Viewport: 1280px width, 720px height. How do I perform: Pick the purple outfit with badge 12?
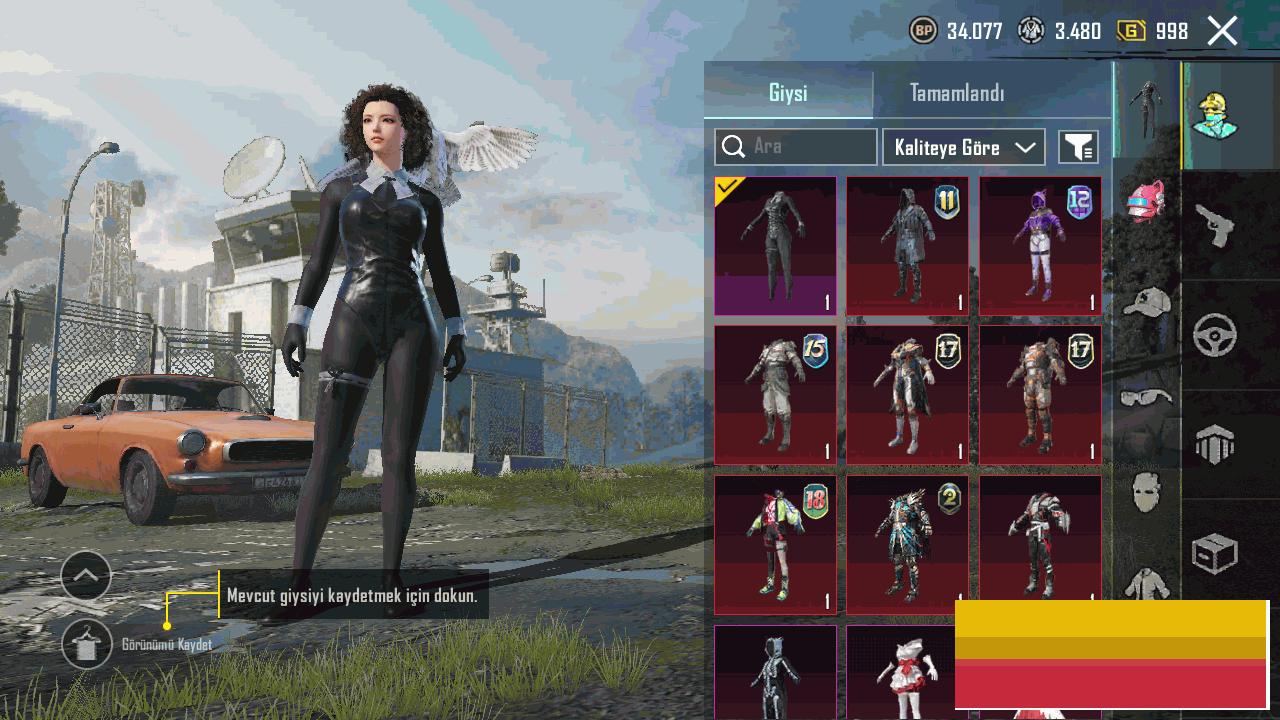pyautogui.click(x=1040, y=246)
